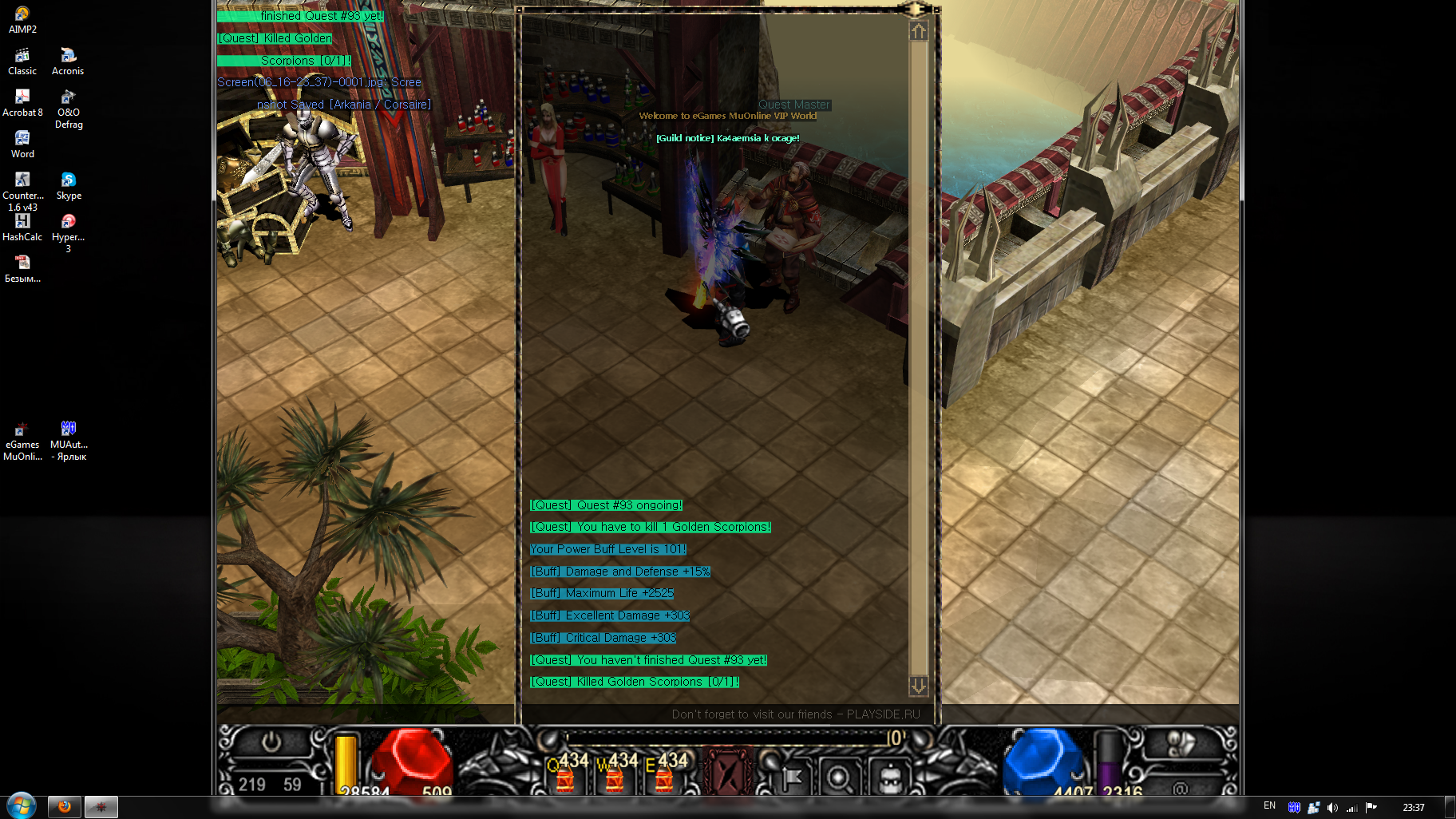This screenshot has height=819, width=1456.
Task: Use the W hotkey potion slot
Action: [x=615, y=774]
